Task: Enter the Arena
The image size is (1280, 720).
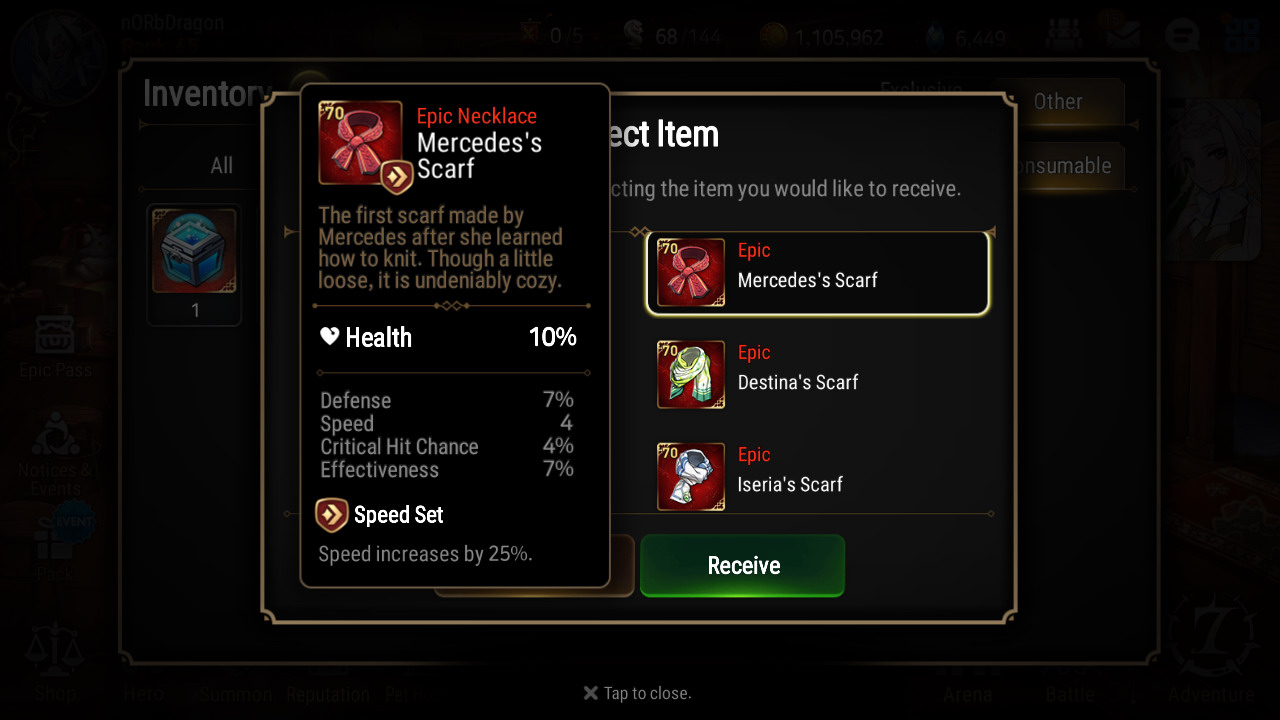Action: [967, 694]
